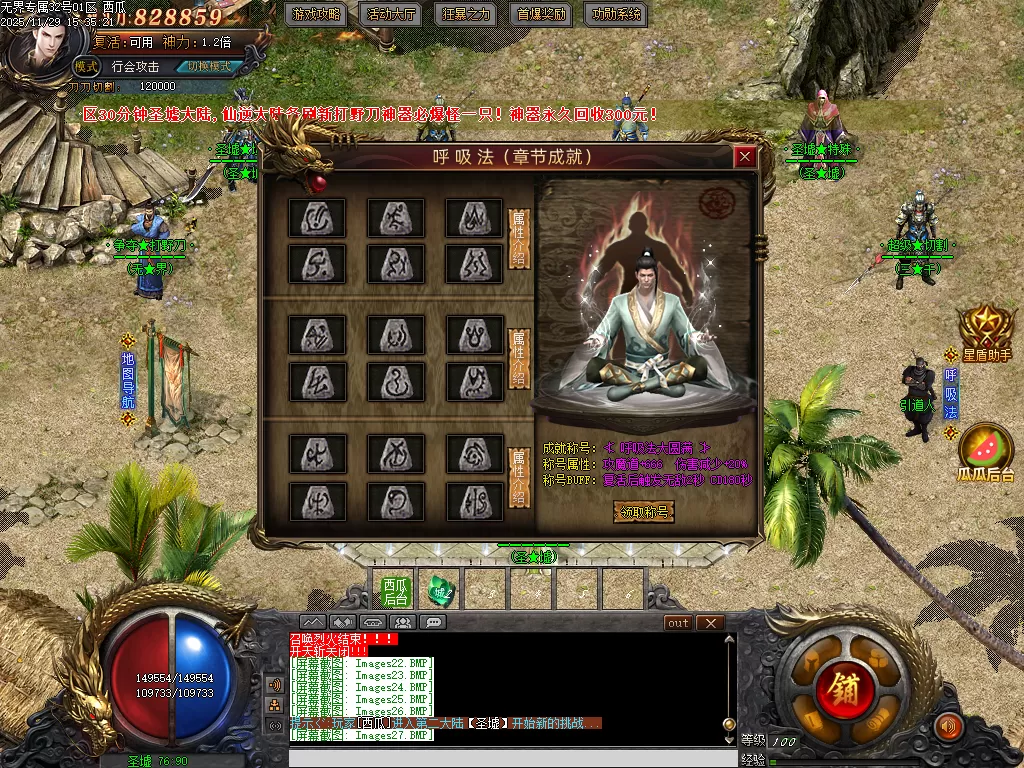Viewport: 1024px width, 768px height.
Task: Open the 首爆奖励 rewards menu
Action: pos(540,15)
